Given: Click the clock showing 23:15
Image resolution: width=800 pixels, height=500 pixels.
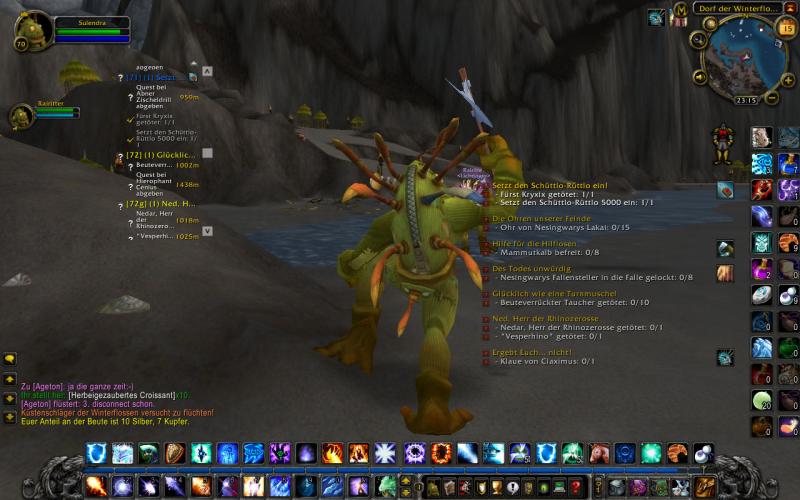Looking at the screenshot, I should 745,100.
